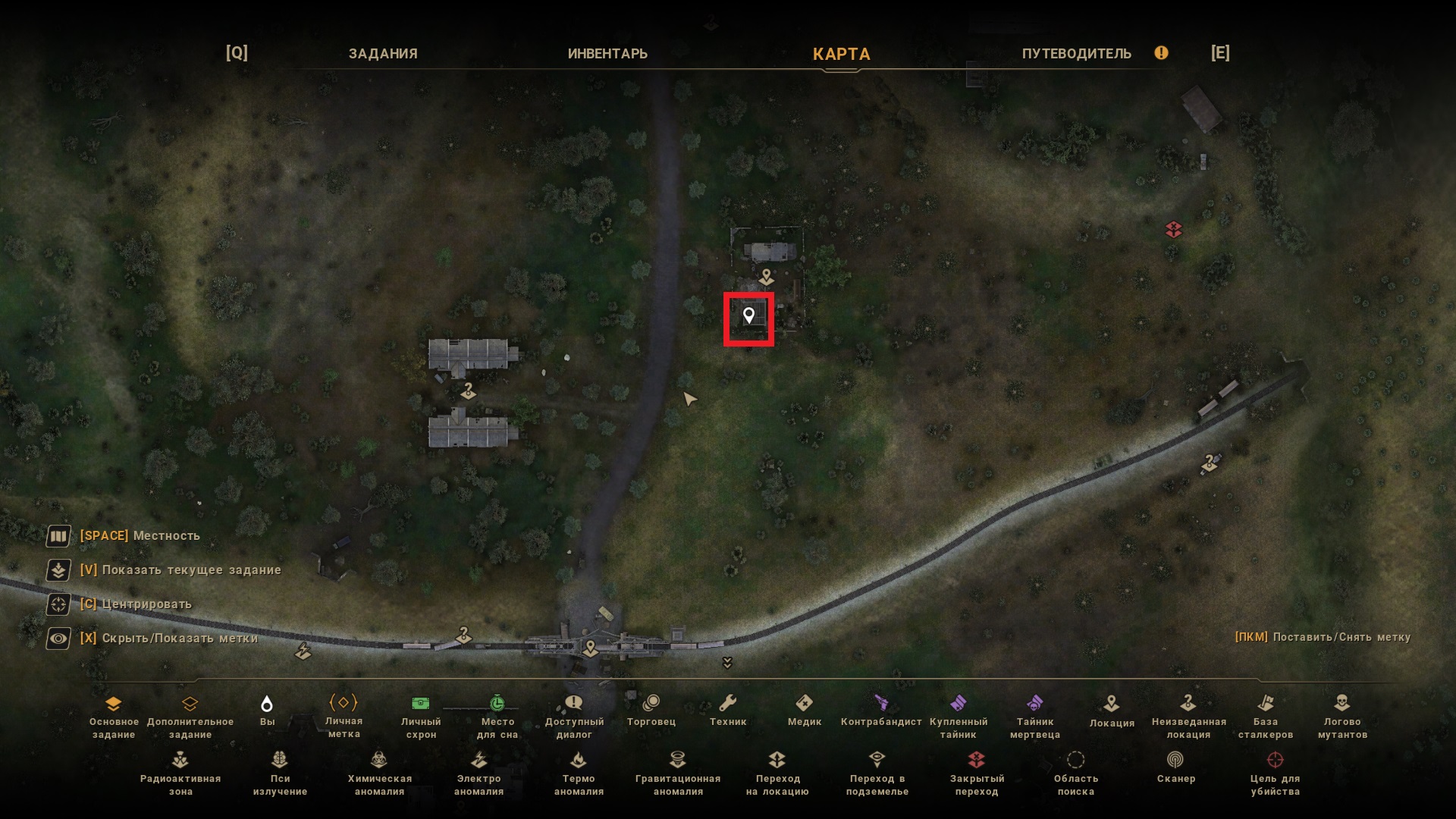The width and height of the screenshot is (1456, 819).
Task: Open the Инвентарь tab
Action: (x=607, y=54)
